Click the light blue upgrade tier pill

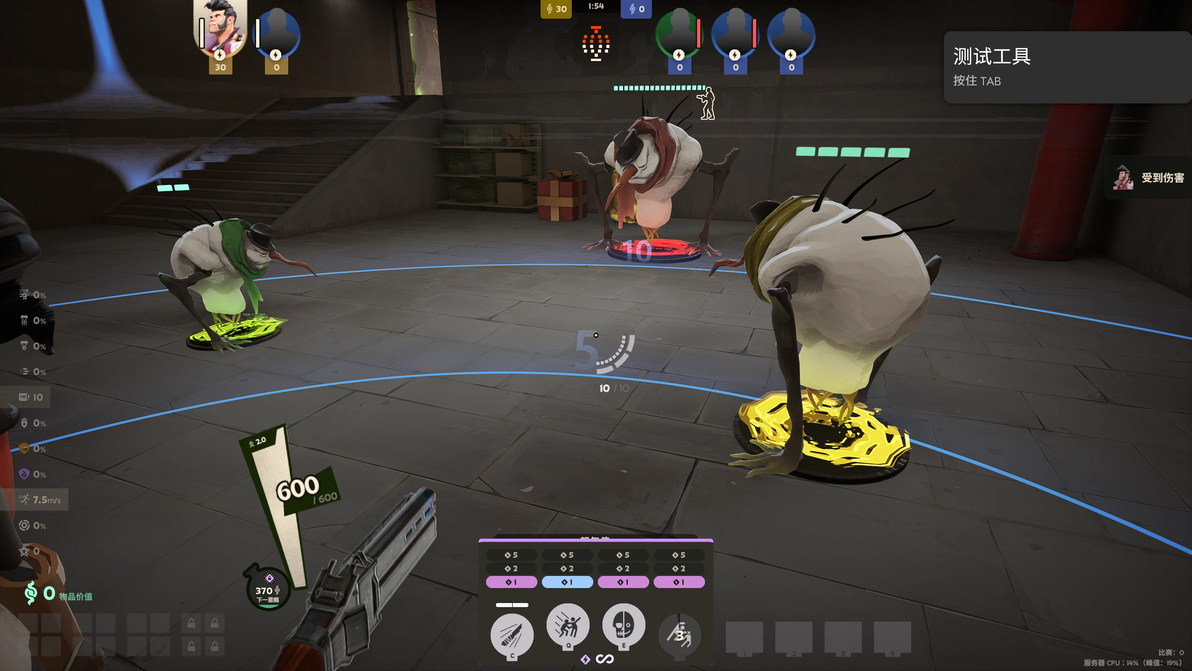(x=568, y=582)
